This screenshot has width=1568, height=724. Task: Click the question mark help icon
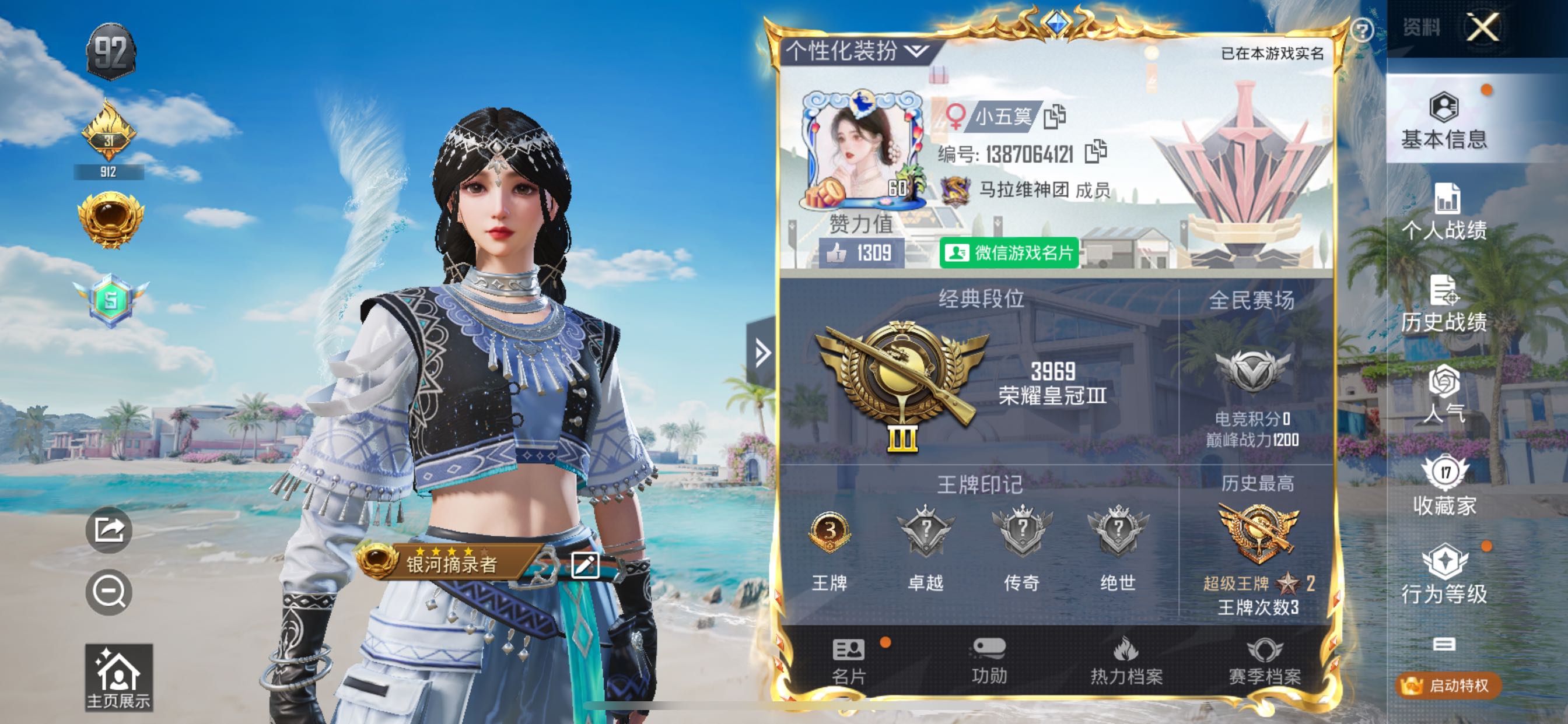1361,30
